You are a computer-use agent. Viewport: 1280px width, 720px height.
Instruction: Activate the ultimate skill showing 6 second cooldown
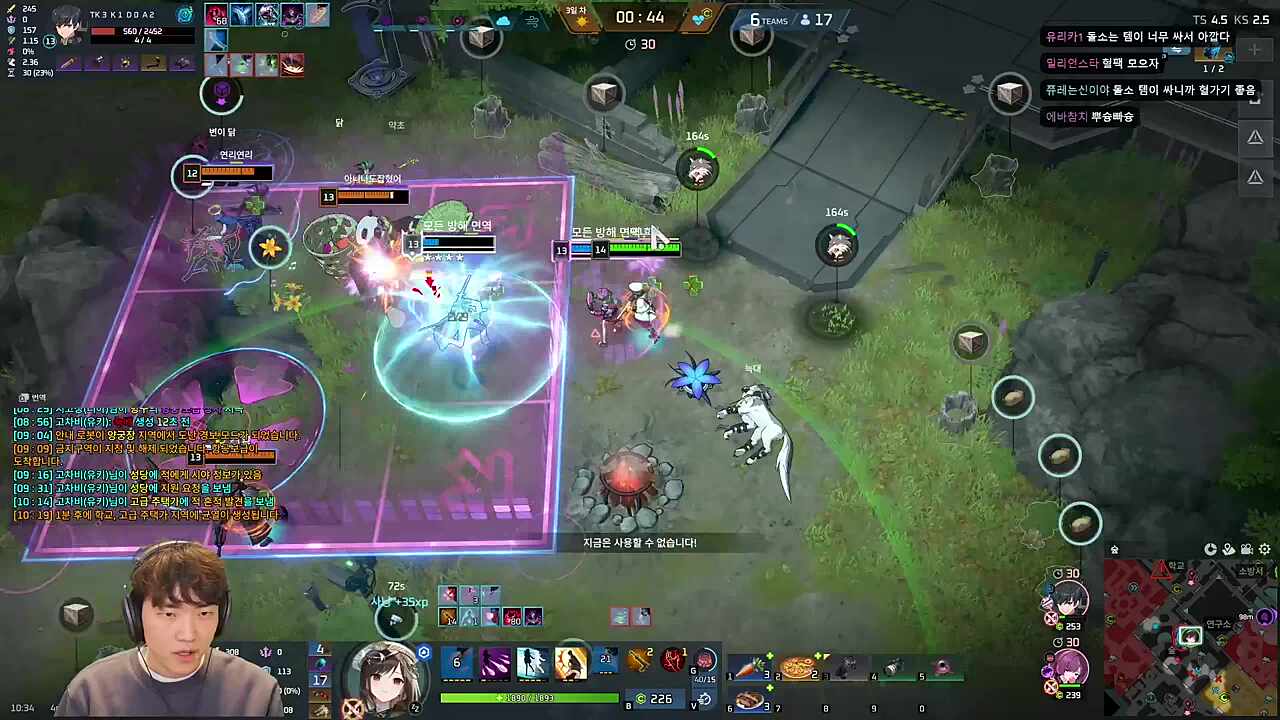(456, 660)
